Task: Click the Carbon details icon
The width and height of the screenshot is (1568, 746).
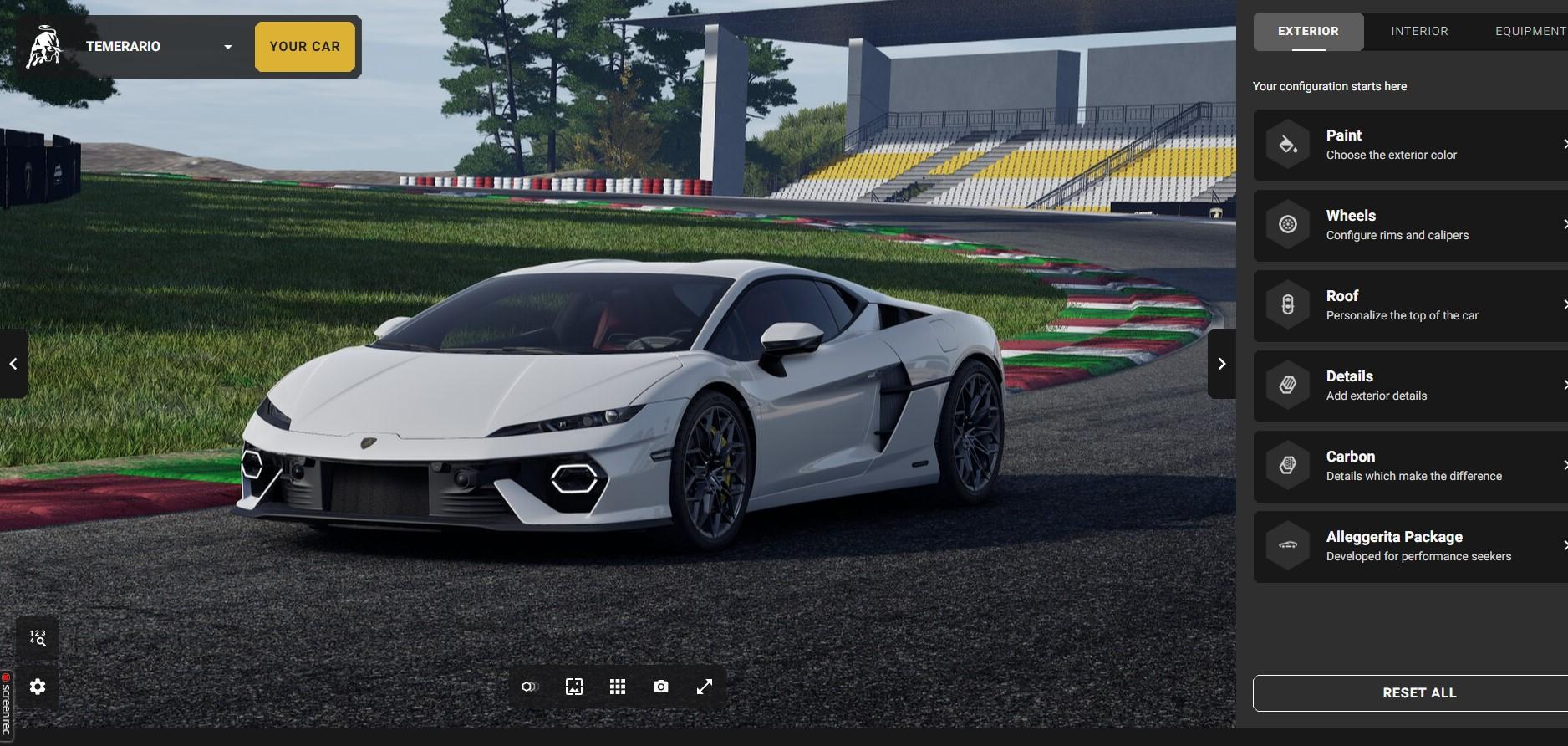Action: pos(1287,465)
